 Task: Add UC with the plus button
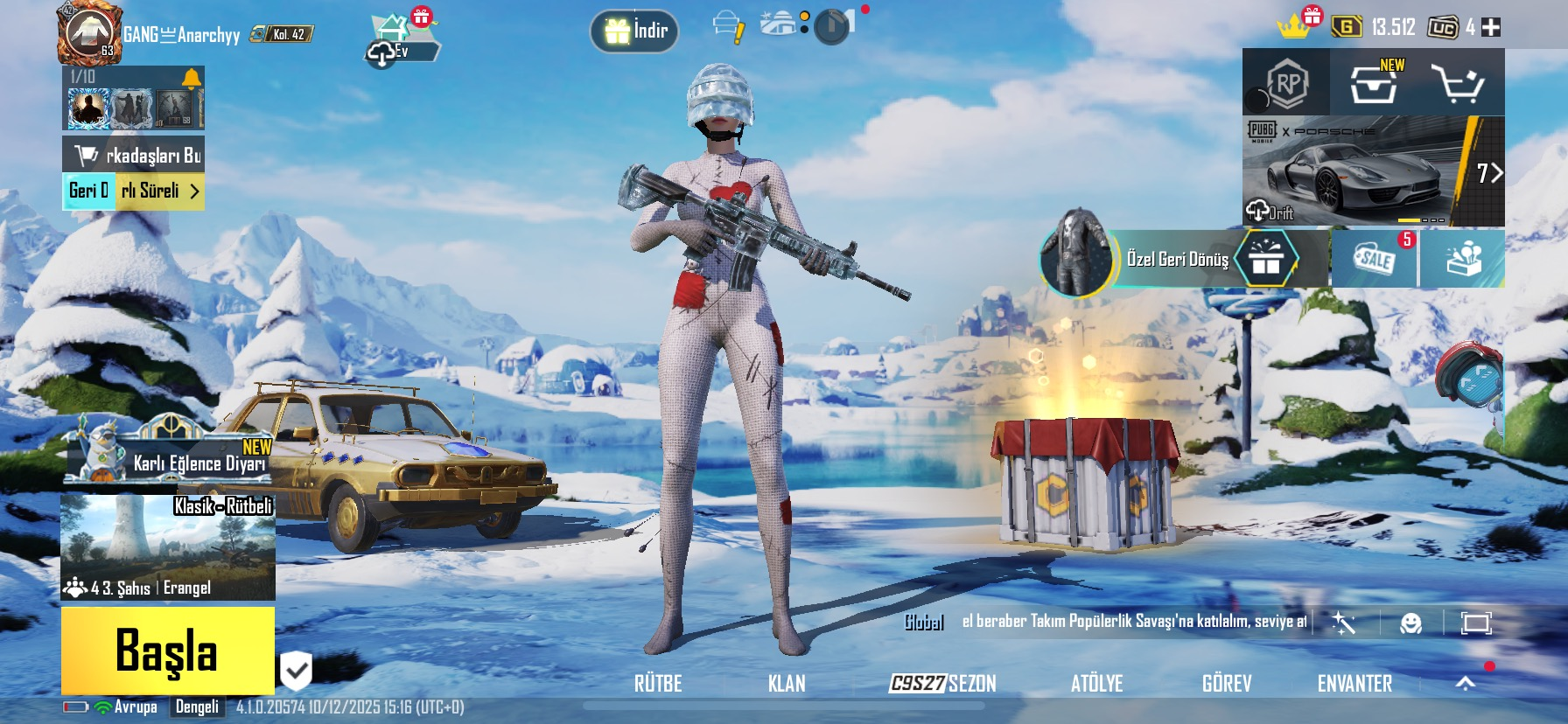point(1491,28)
